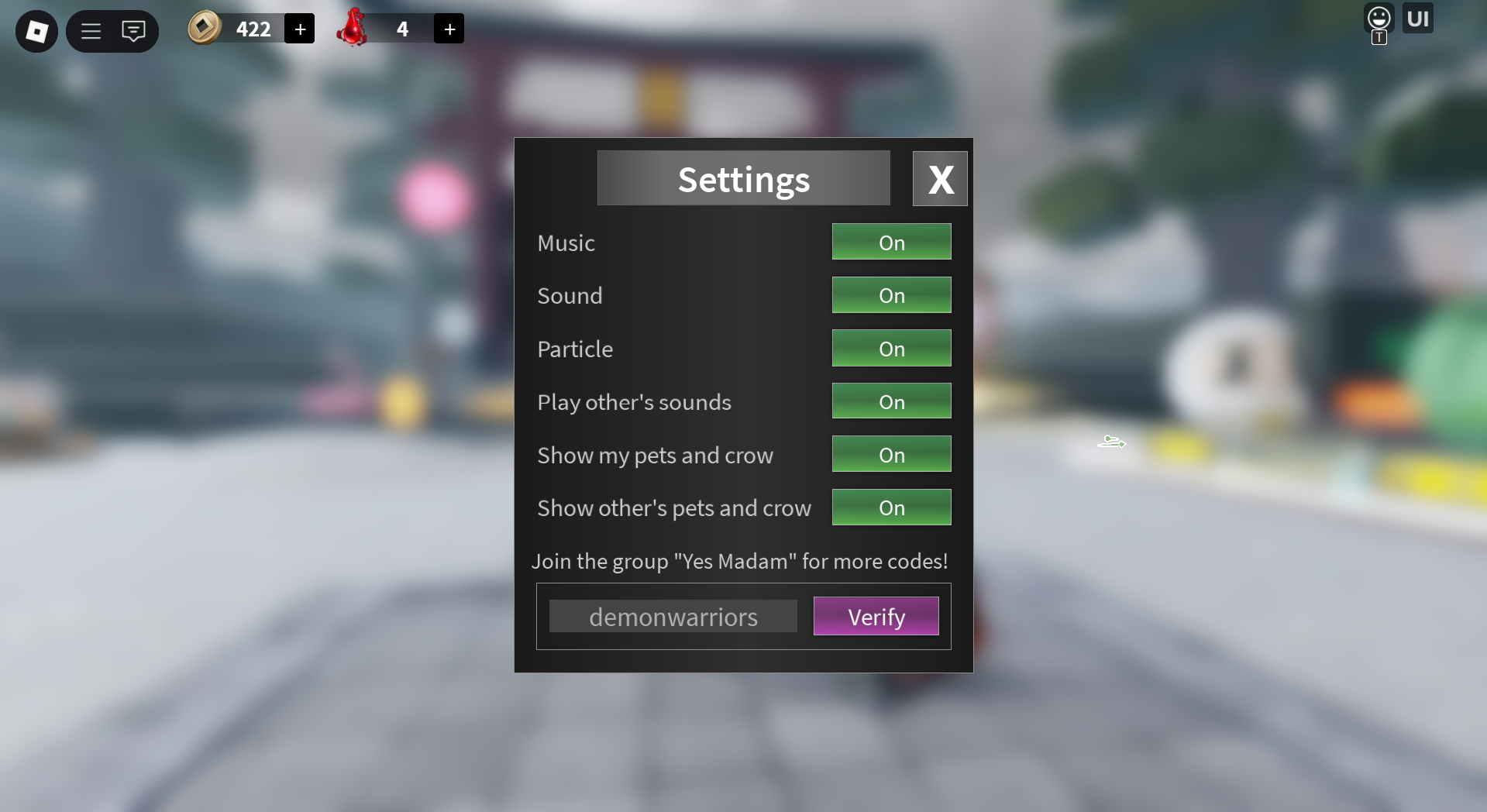Image resolution: width=1487 pixels, height=812 pixels.
Task: Open the chat bubble icon
Action: [x=133, y=31]
